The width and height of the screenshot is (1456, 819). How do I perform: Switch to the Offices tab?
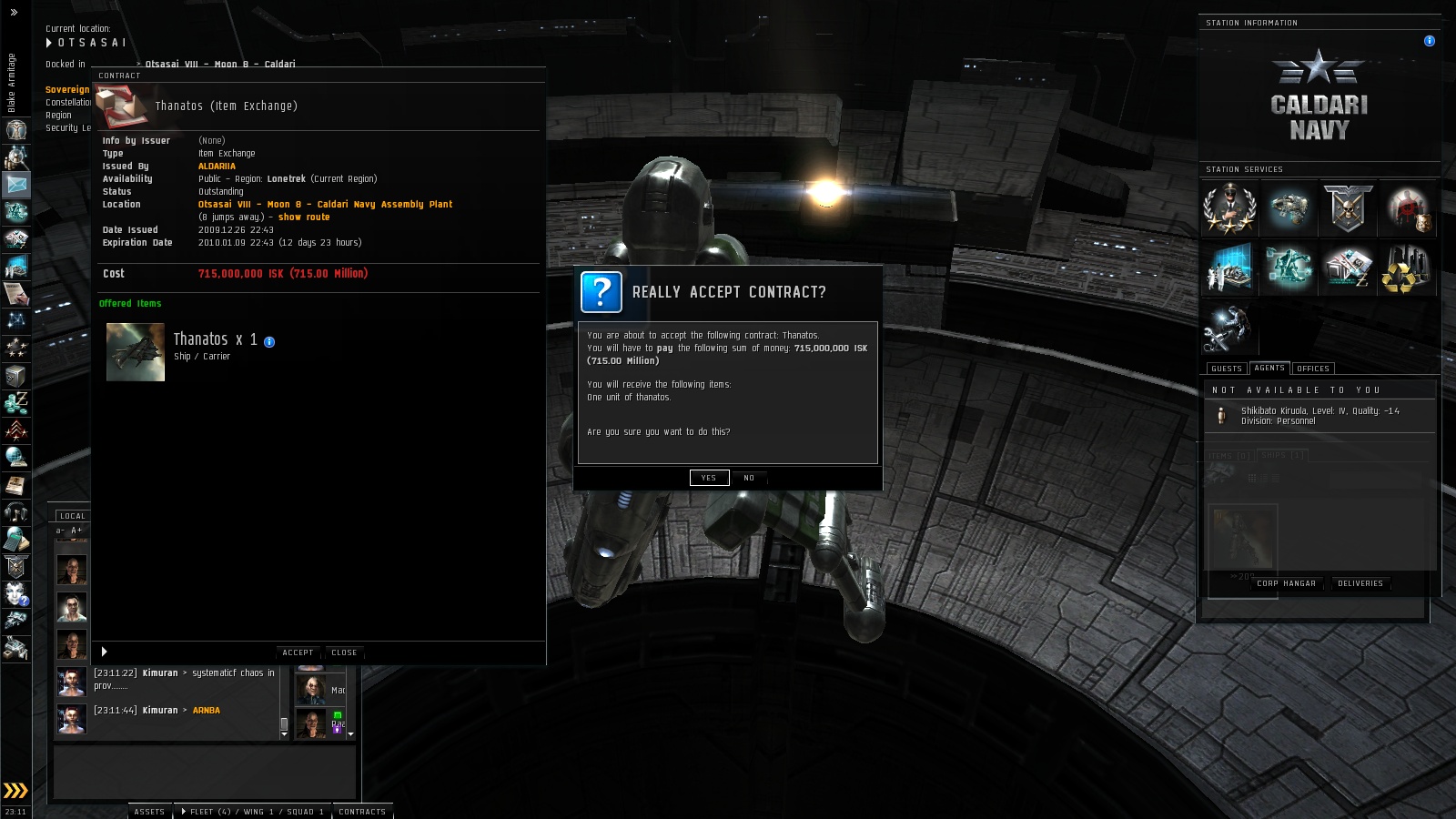pyautogui.click(x=1312, y=369)
